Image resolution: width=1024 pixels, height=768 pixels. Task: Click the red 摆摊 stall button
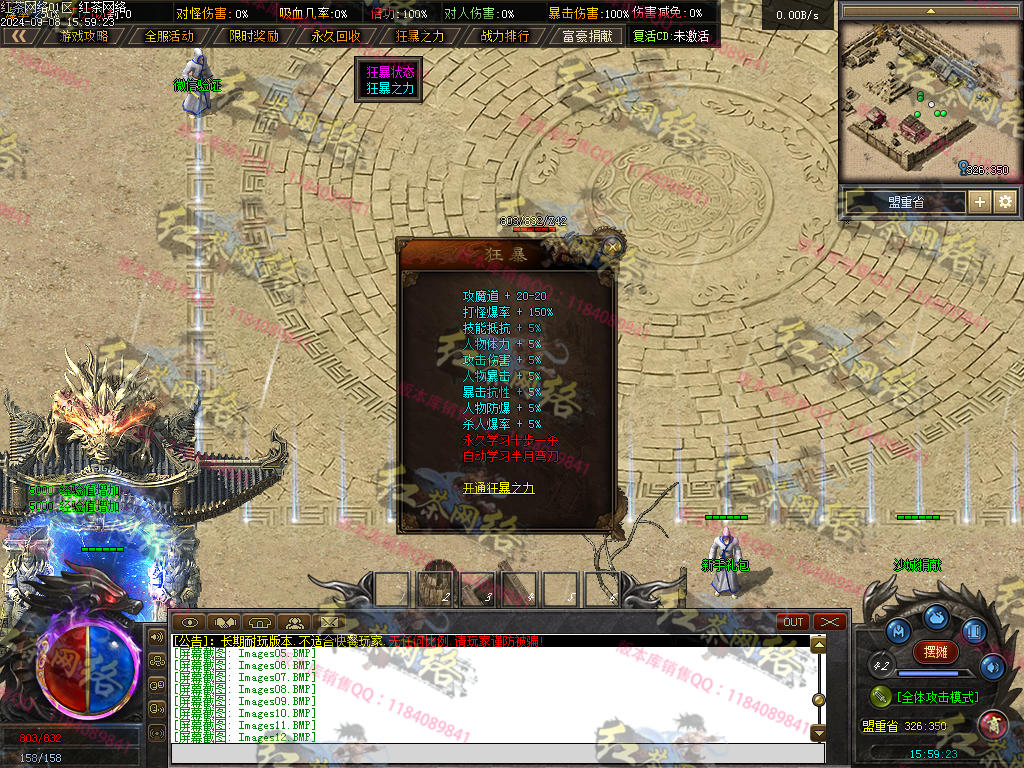point(935,652)
